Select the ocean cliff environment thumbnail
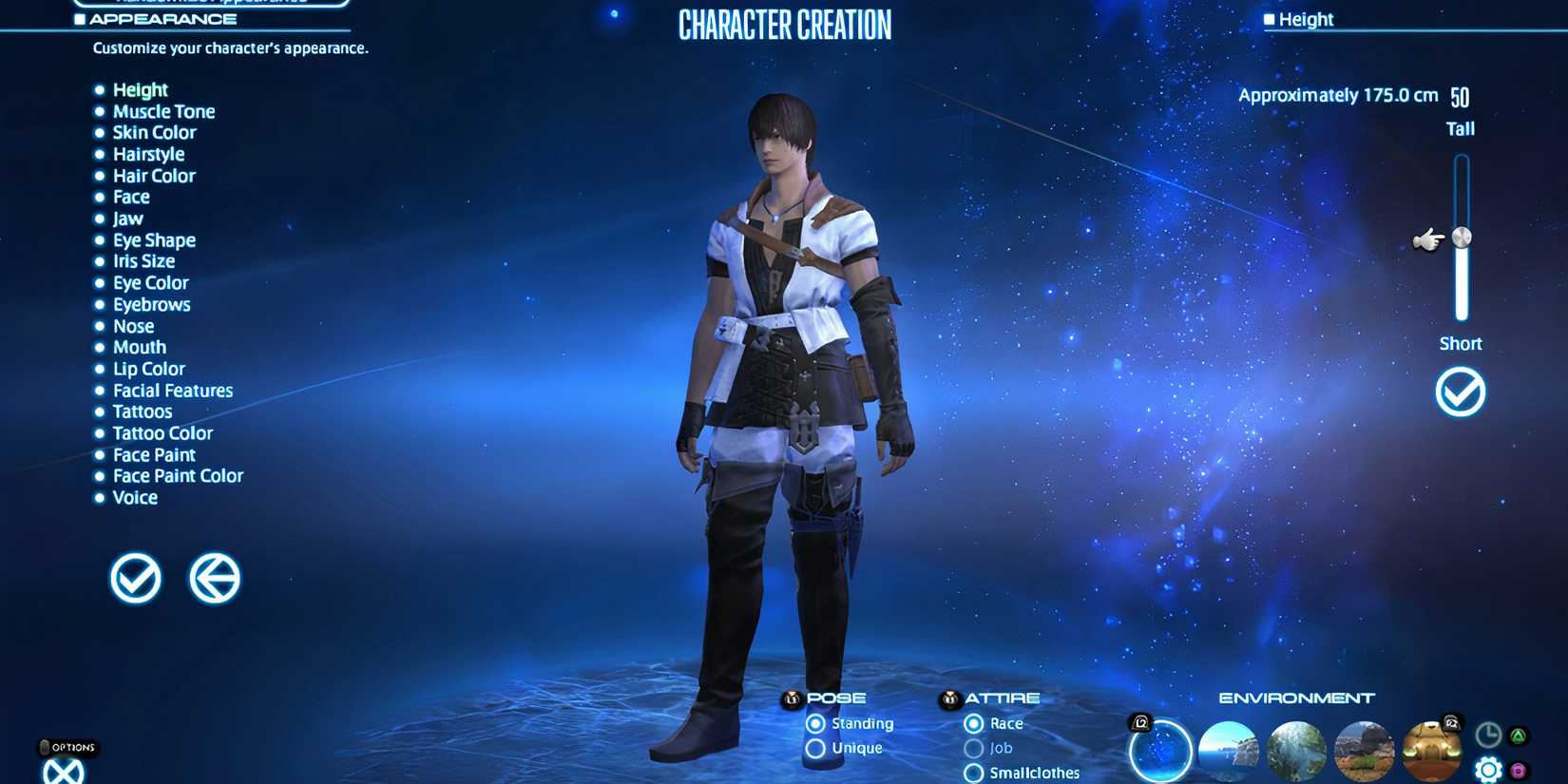Image resolution: width=1568 pixels, height=784 pixels. pyautogui.click(x=1228, y=751)
